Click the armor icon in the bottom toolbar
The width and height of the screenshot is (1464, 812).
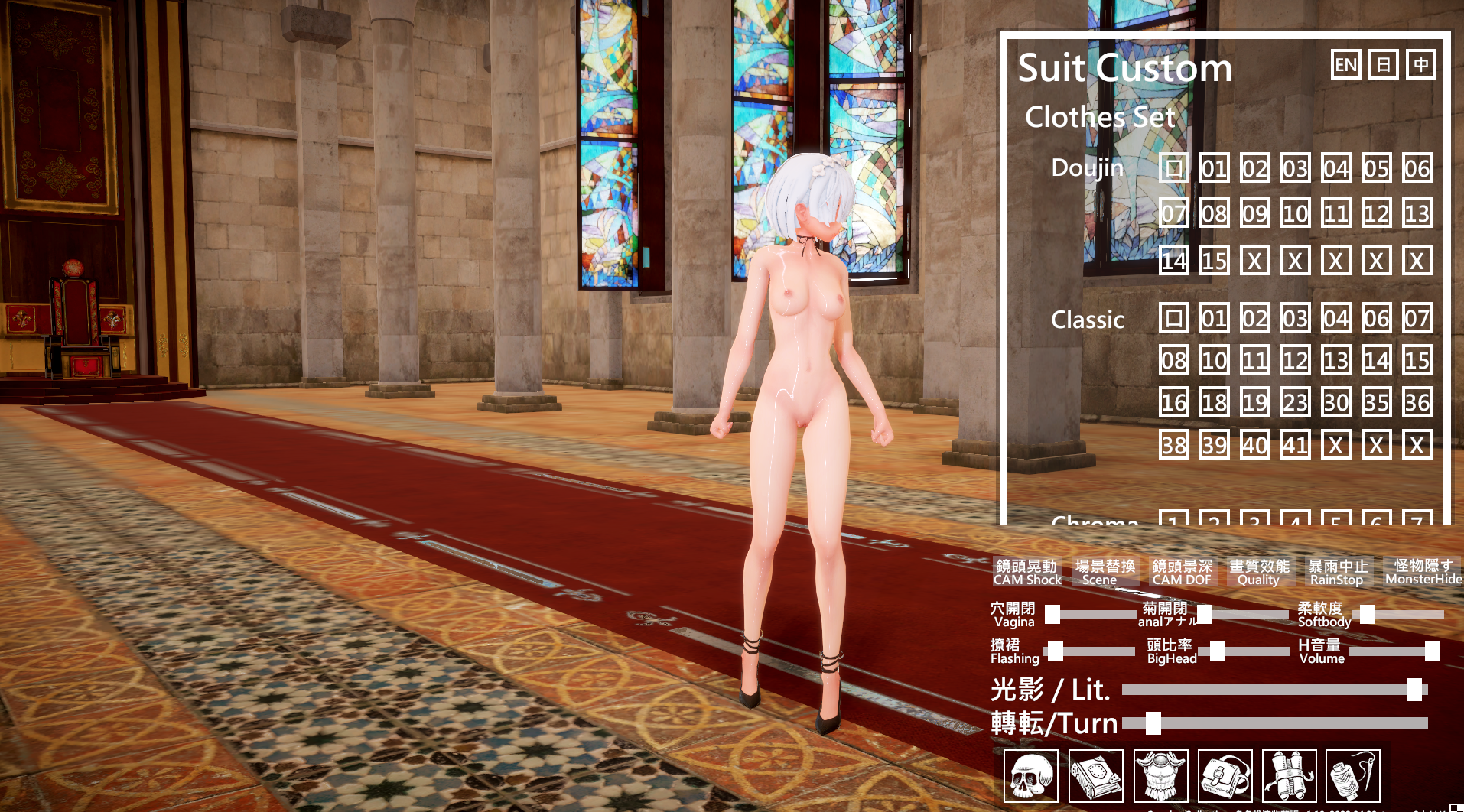coord(1162,776)
